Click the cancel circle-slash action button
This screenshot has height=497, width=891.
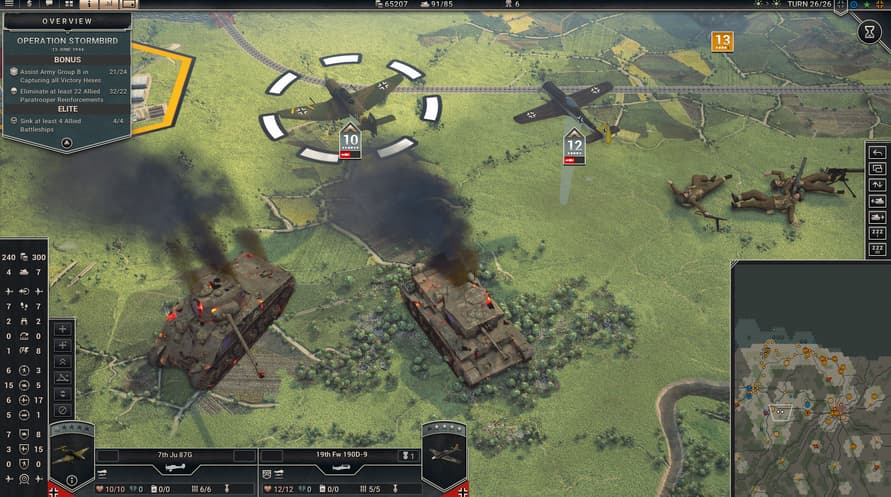click(x=63, y=410)
